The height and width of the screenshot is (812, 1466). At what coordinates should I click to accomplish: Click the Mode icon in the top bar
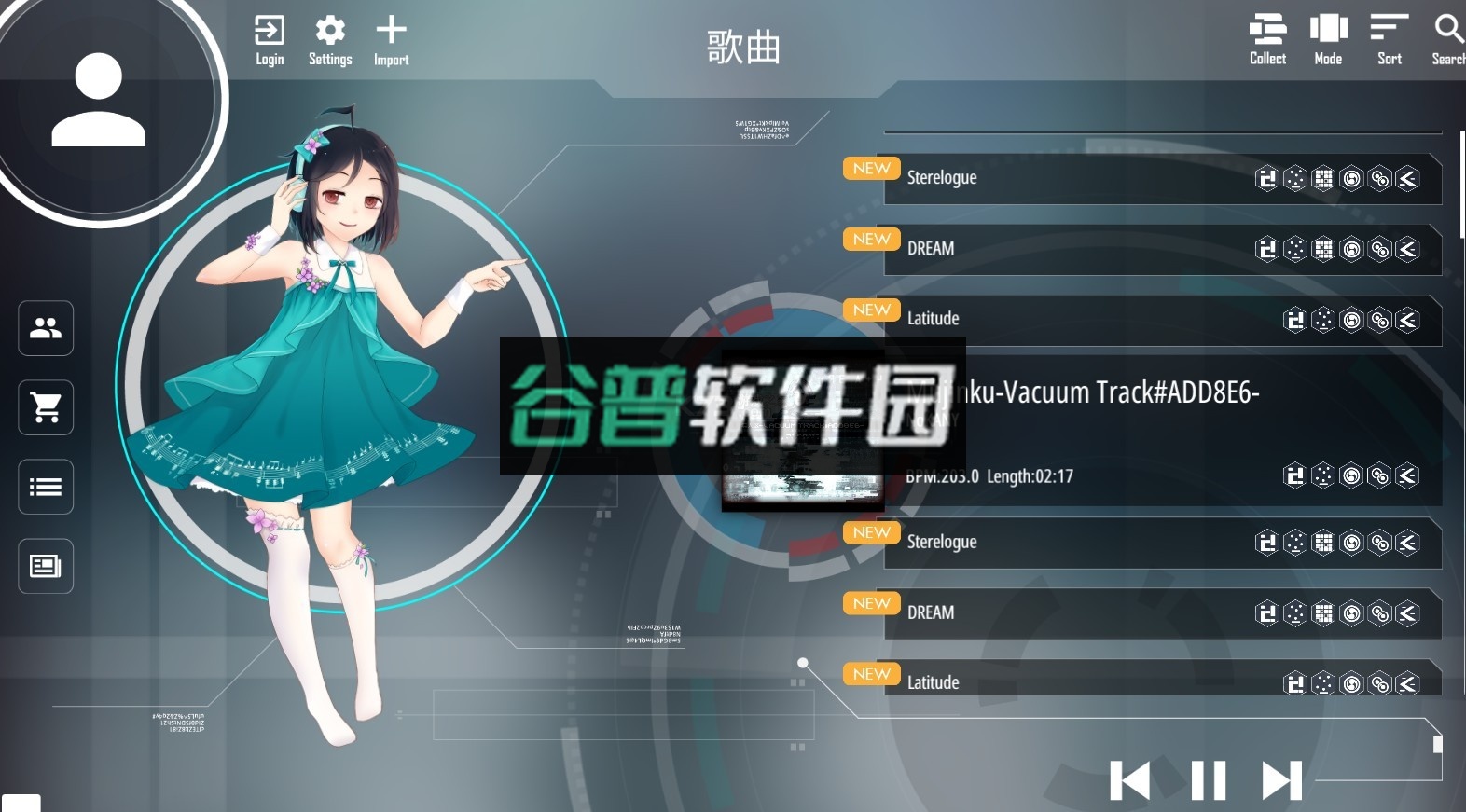[x=1327, y=37]
